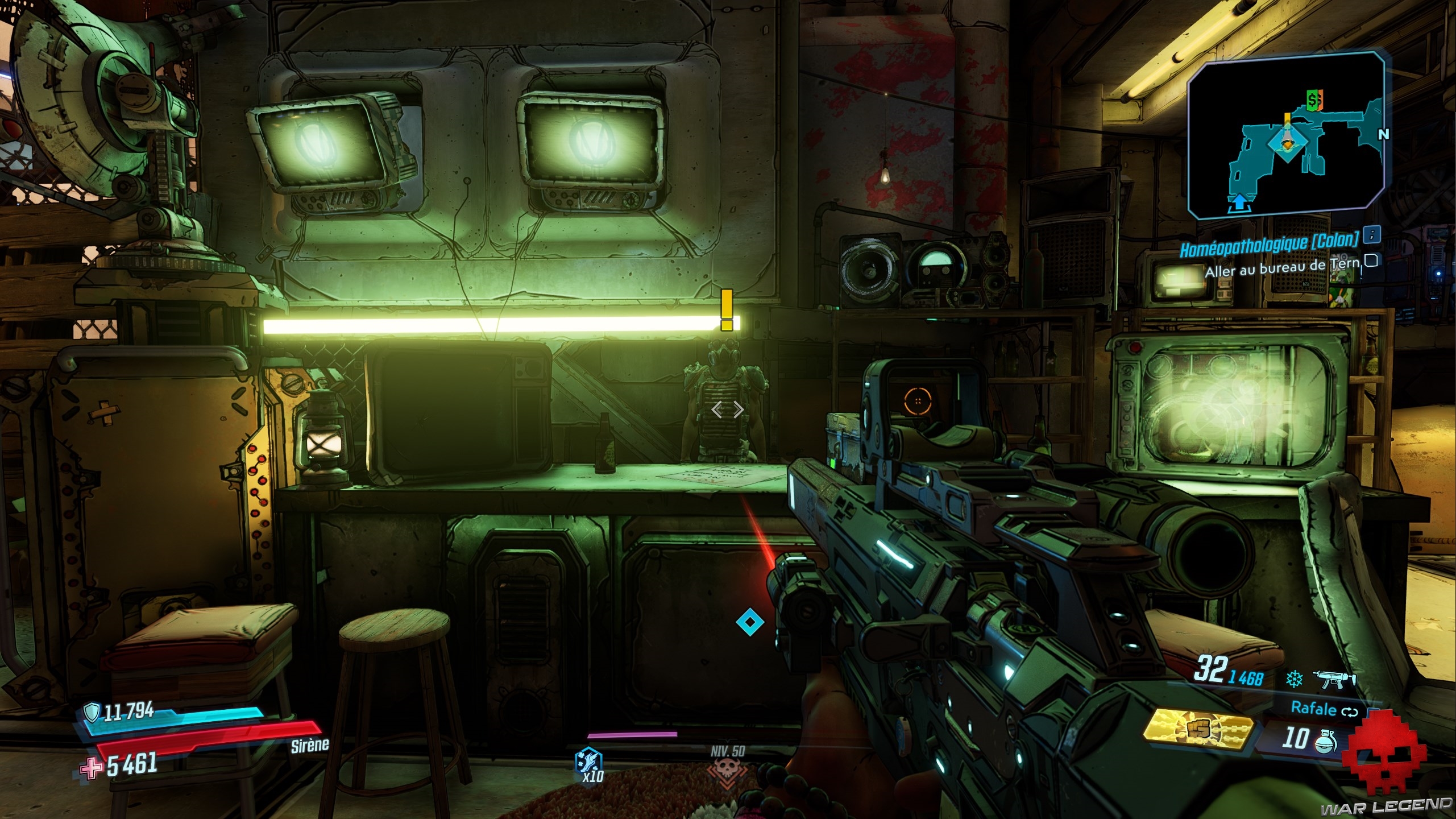Select the cyan diamond waypoint marker

pyautogui.click(x=749, y=622)
